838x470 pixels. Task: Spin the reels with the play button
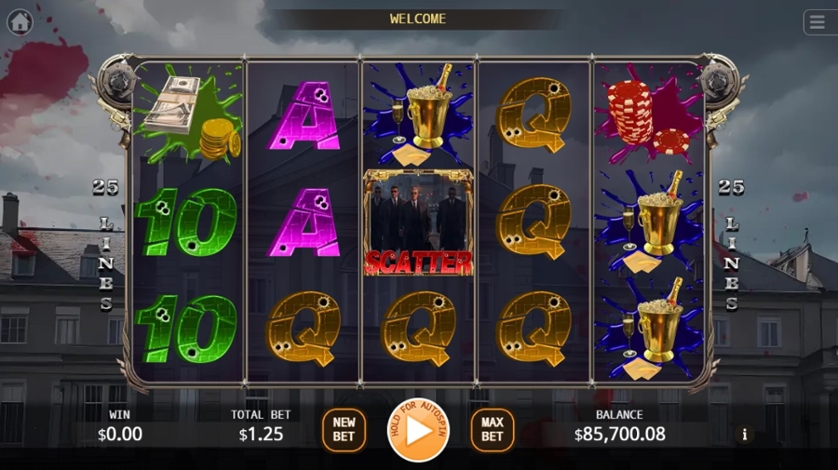click(418, 430)
